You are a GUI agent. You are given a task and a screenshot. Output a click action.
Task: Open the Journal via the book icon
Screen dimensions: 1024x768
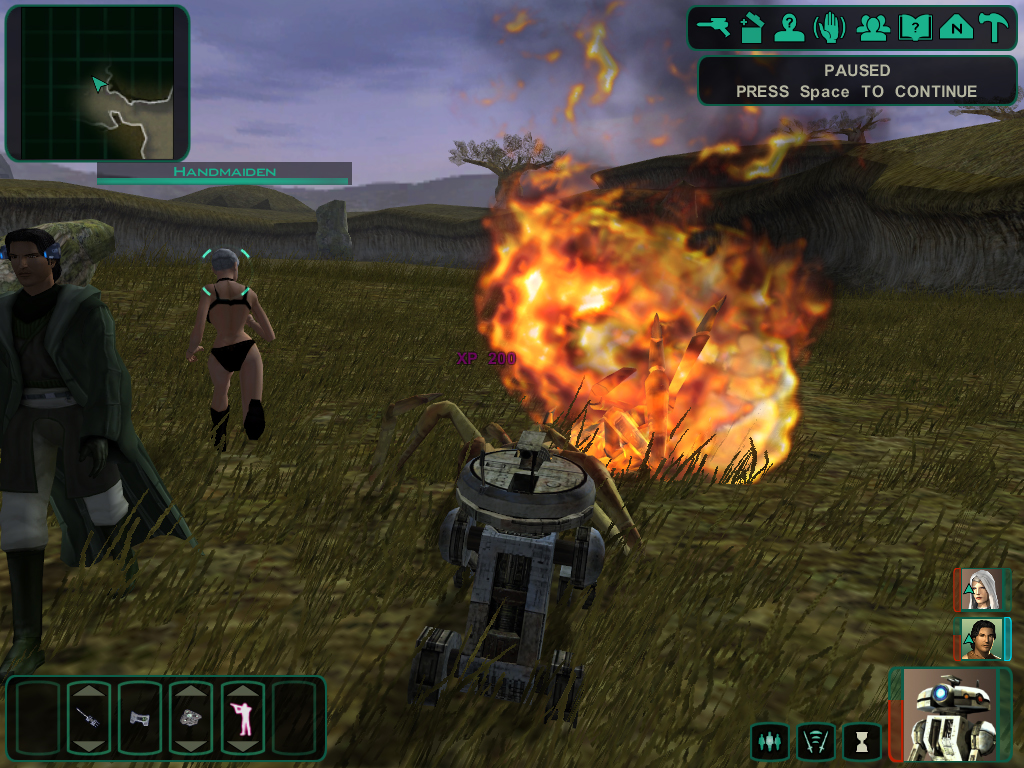[x=914, y=27]
